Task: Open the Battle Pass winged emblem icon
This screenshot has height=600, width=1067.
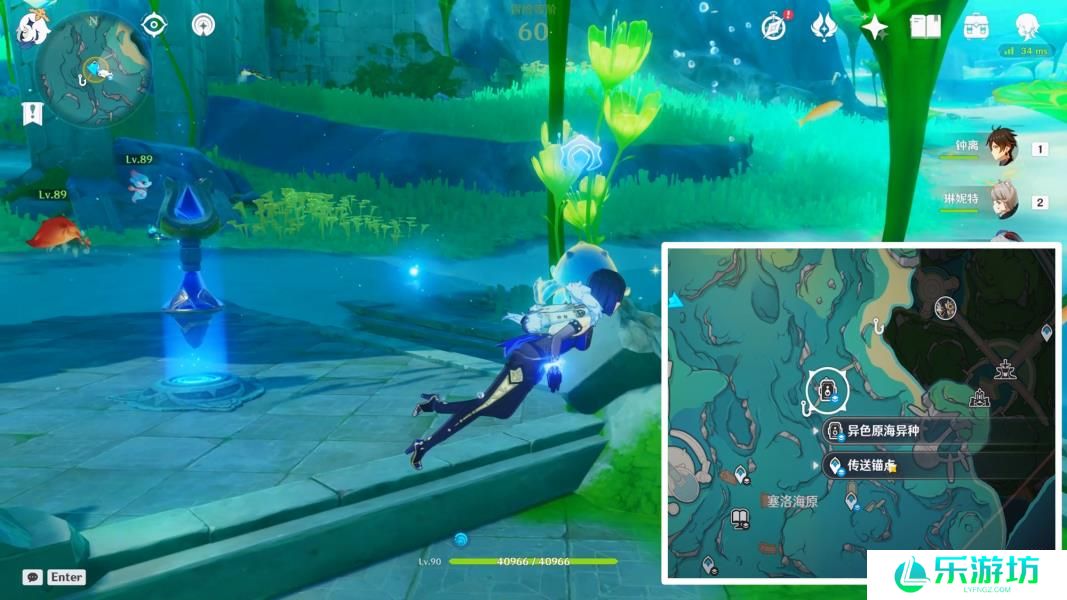Action: pos(824,26)
